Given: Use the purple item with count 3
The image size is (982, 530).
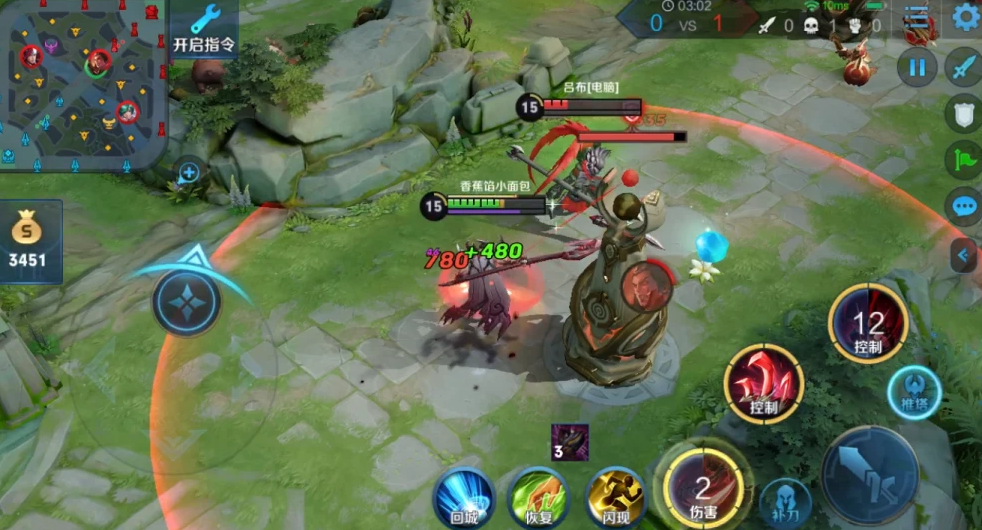Looking at the screenshot, I should pyautogui.click(x=570, y=442).
